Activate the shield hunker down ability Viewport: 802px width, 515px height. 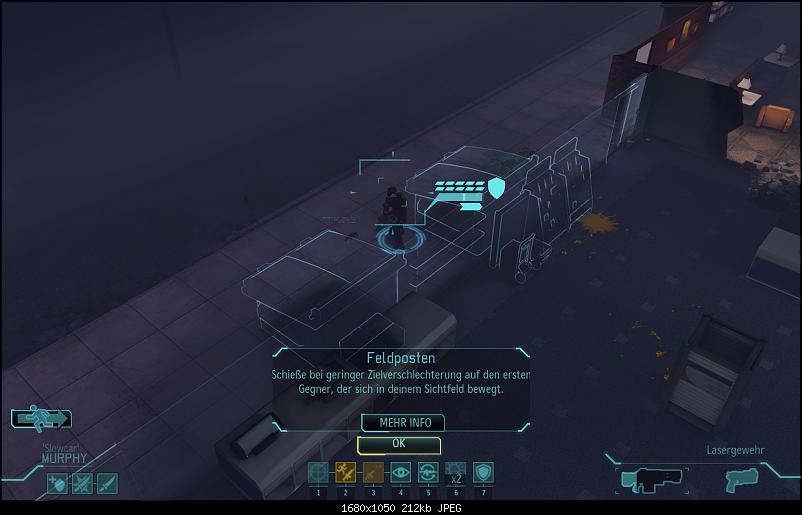coord(483,473)
